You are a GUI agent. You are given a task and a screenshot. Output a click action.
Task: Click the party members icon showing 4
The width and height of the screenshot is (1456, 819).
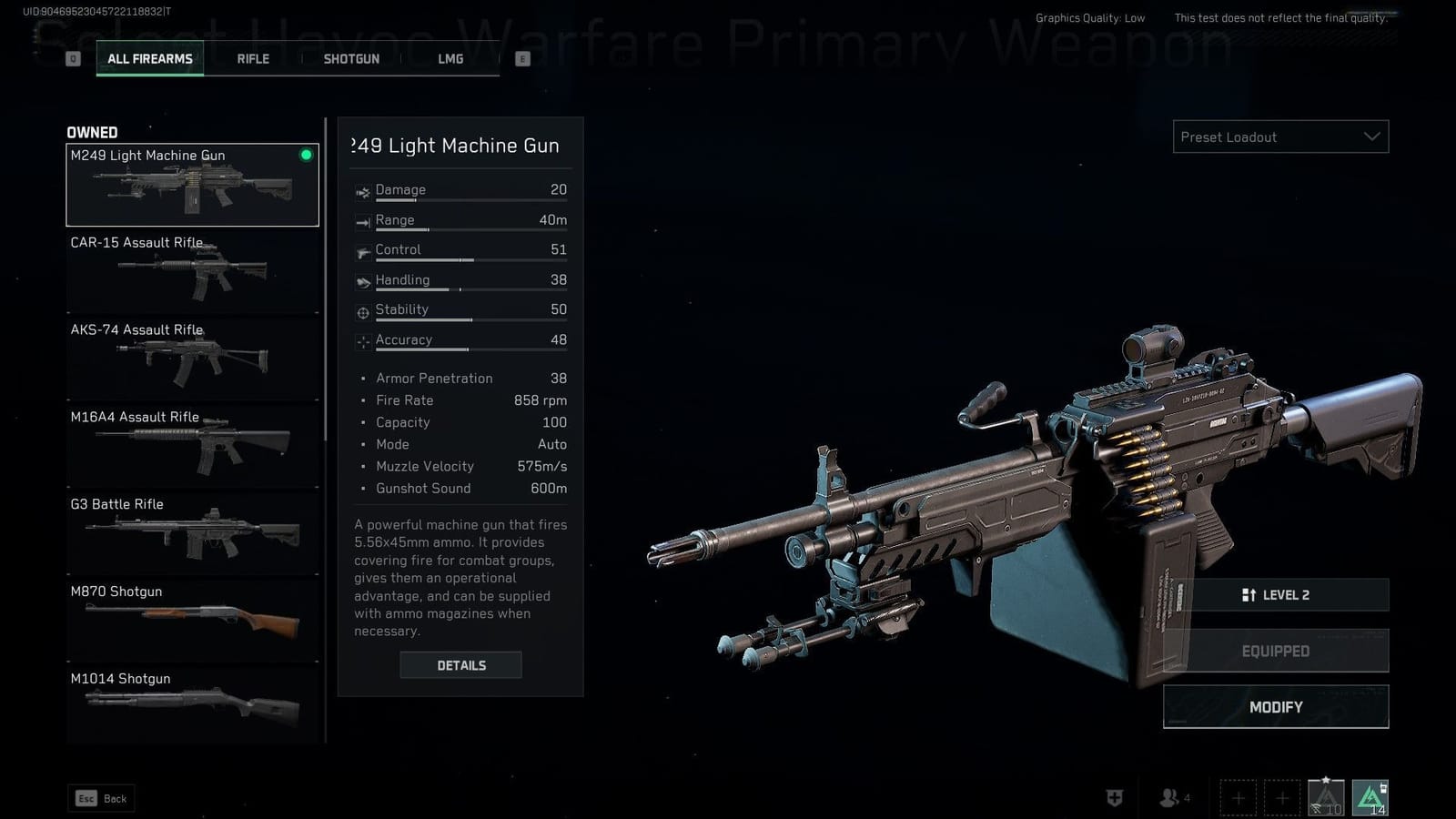pyautogui.click(x=1168, y=798)
